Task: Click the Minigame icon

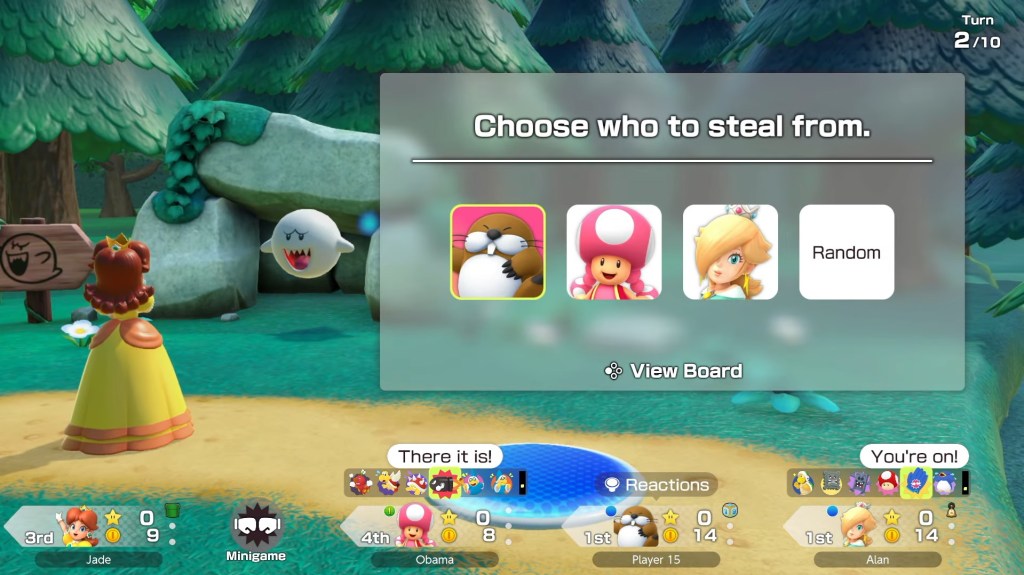Action: tap(257, 532)
